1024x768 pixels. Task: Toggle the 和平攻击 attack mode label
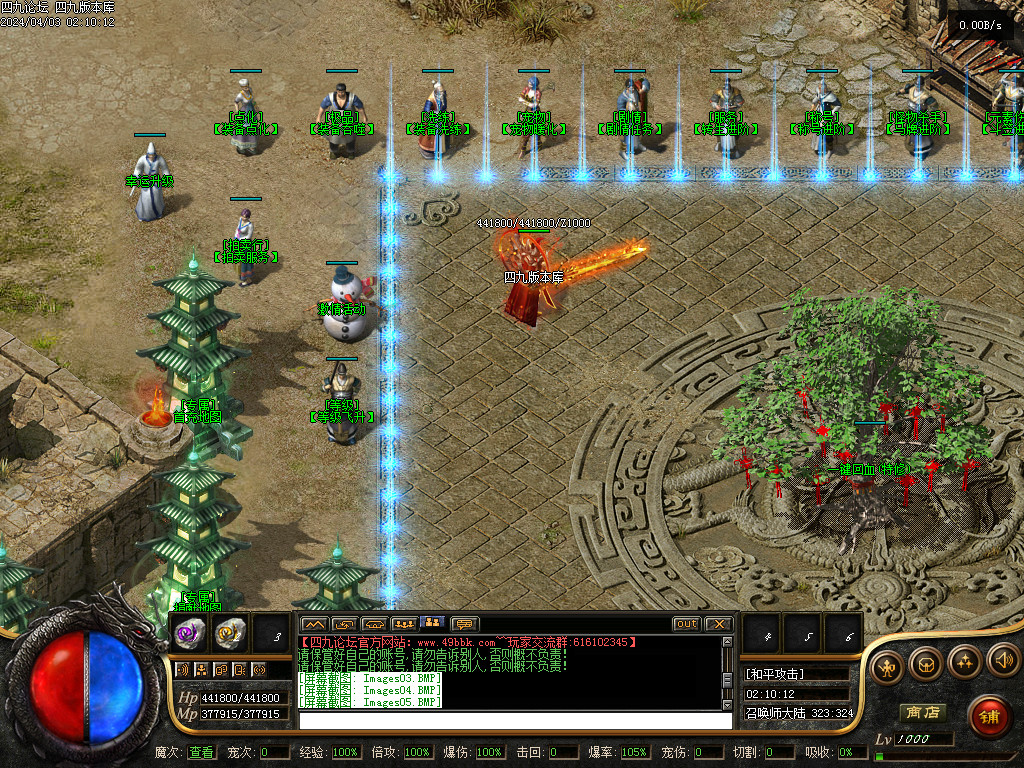[x=776, y=674]
